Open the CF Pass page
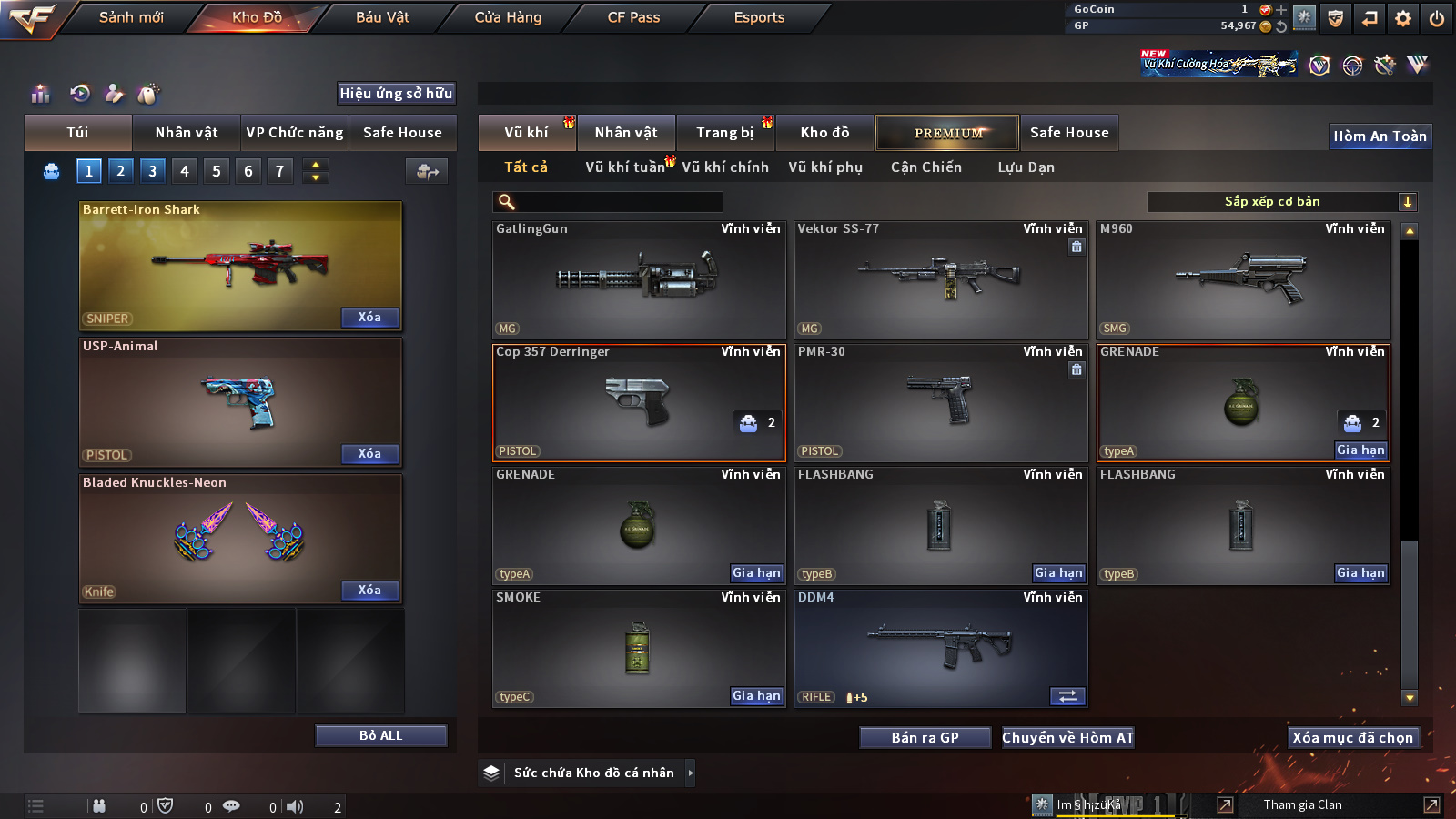 point(633,17)
